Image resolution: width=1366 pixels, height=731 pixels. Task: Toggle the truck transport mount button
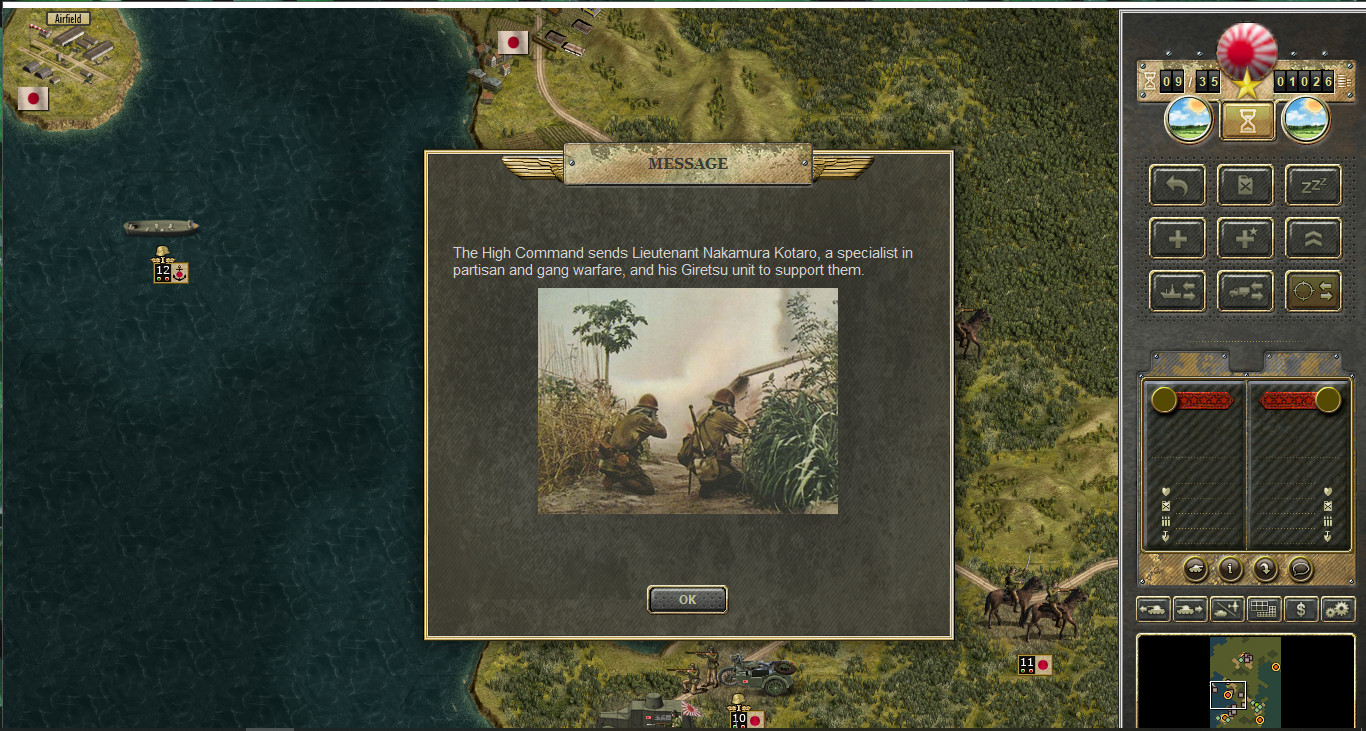(1245, 291)
